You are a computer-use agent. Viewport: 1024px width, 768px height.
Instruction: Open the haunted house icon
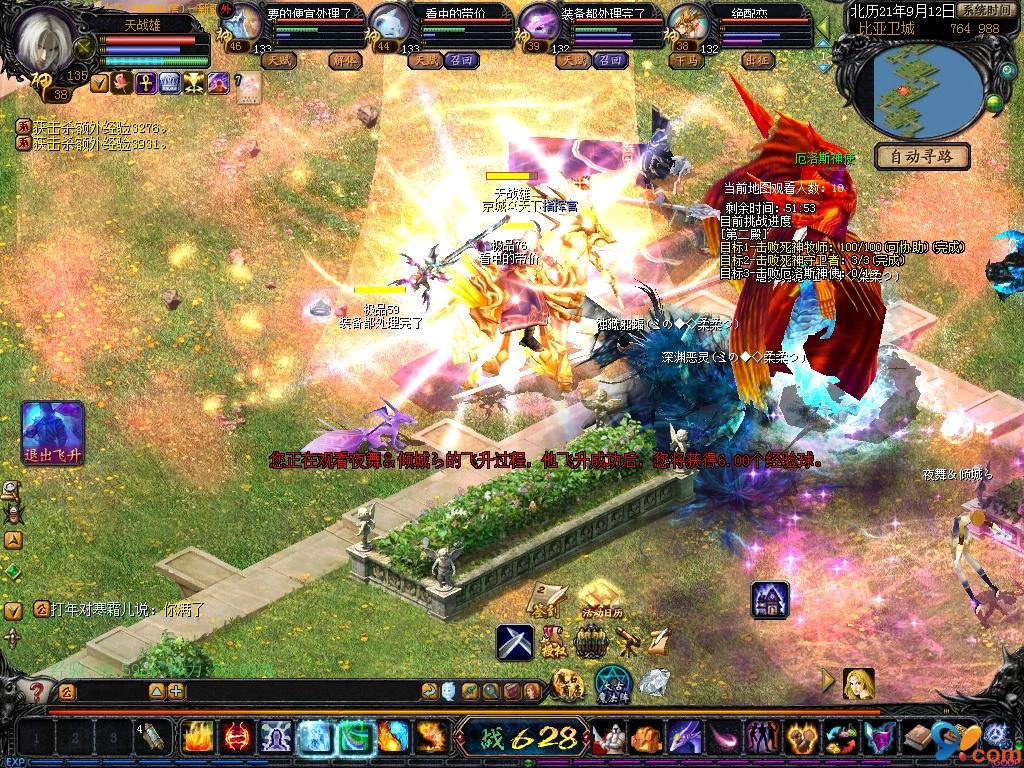770,599
